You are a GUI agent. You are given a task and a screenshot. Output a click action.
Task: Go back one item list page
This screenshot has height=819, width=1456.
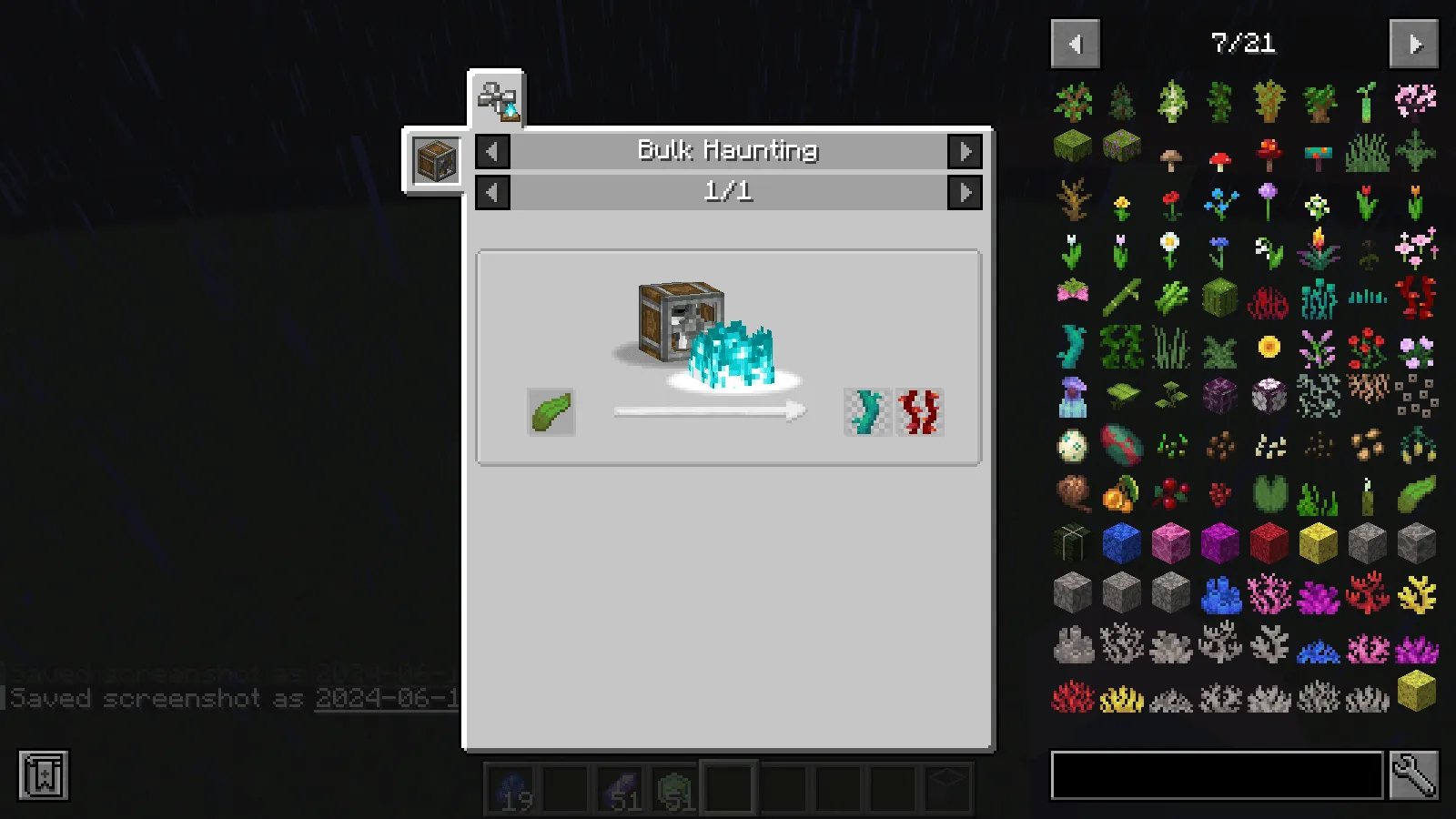1075,44
